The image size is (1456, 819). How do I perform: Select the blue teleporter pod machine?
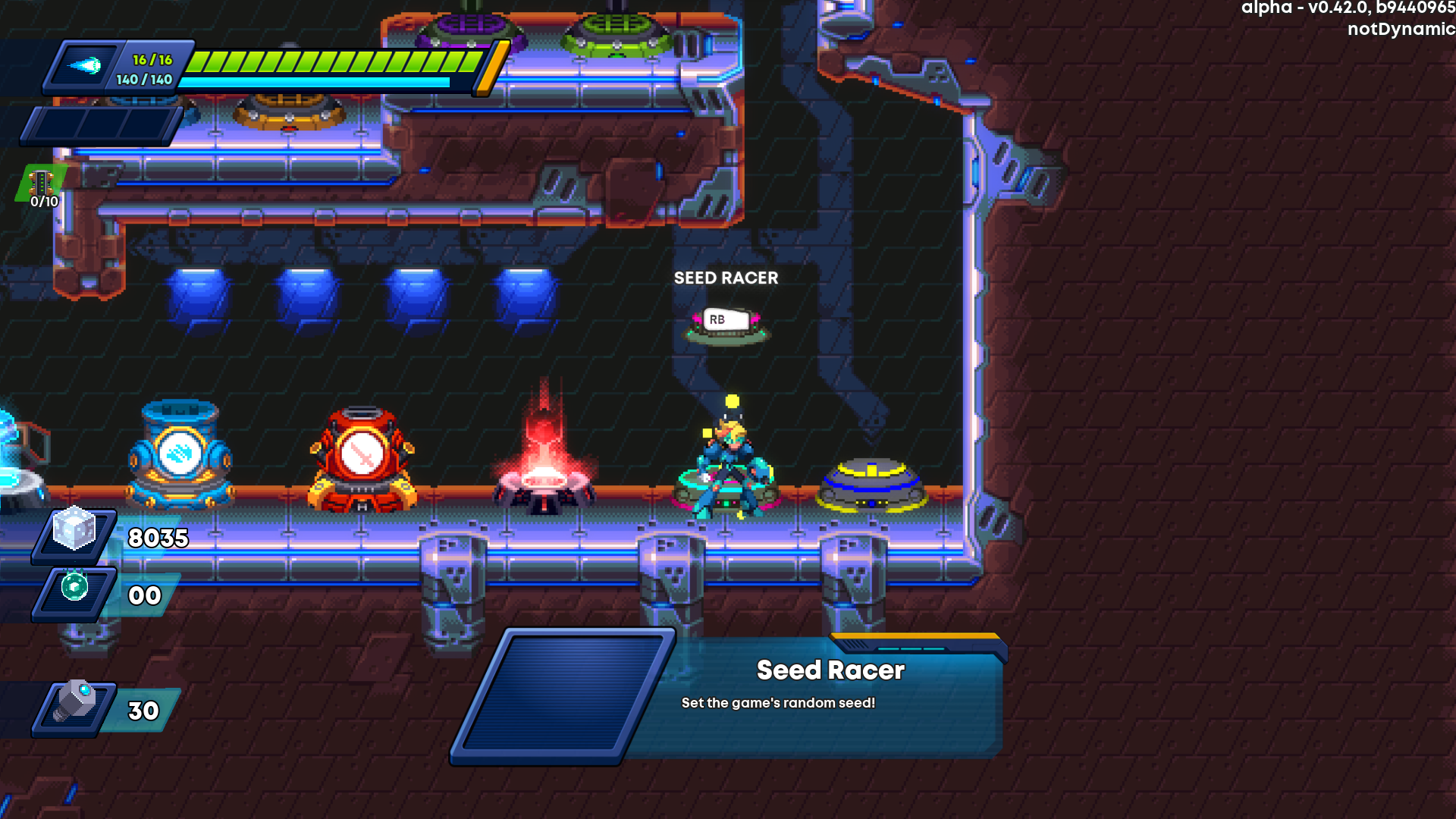coord(180,455)
